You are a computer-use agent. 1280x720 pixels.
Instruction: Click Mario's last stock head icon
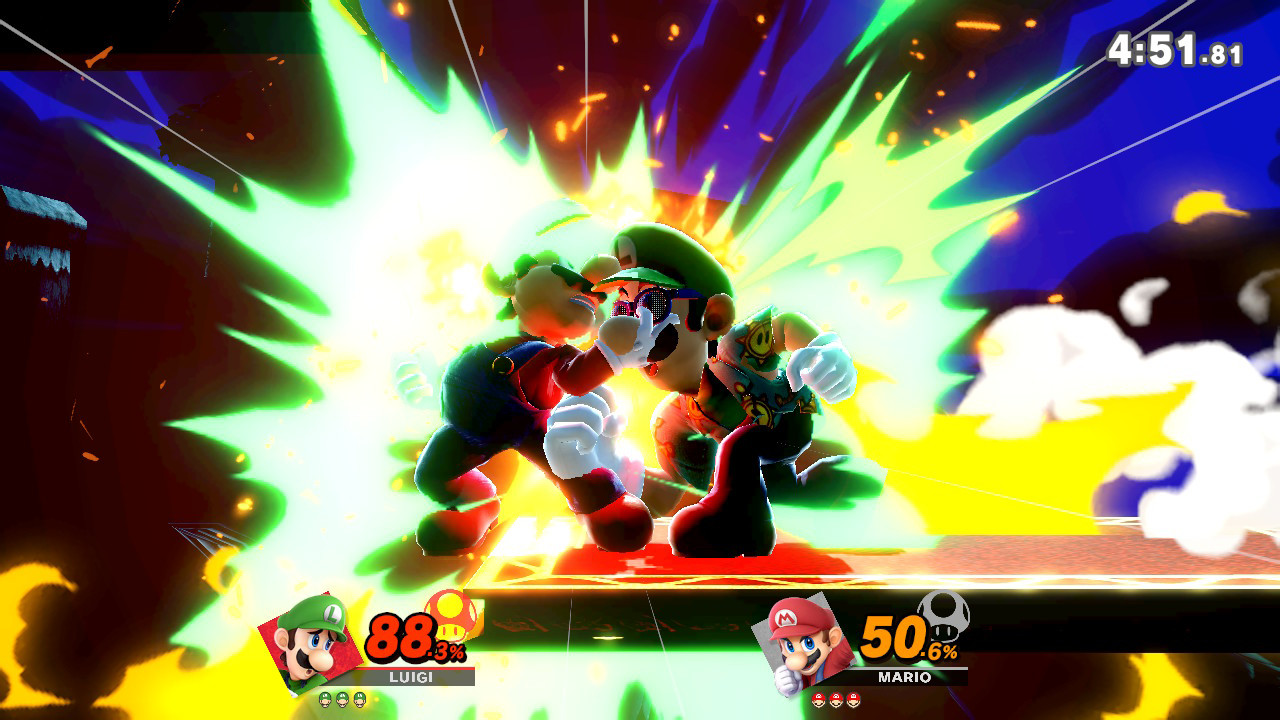(x=852, y=699)
